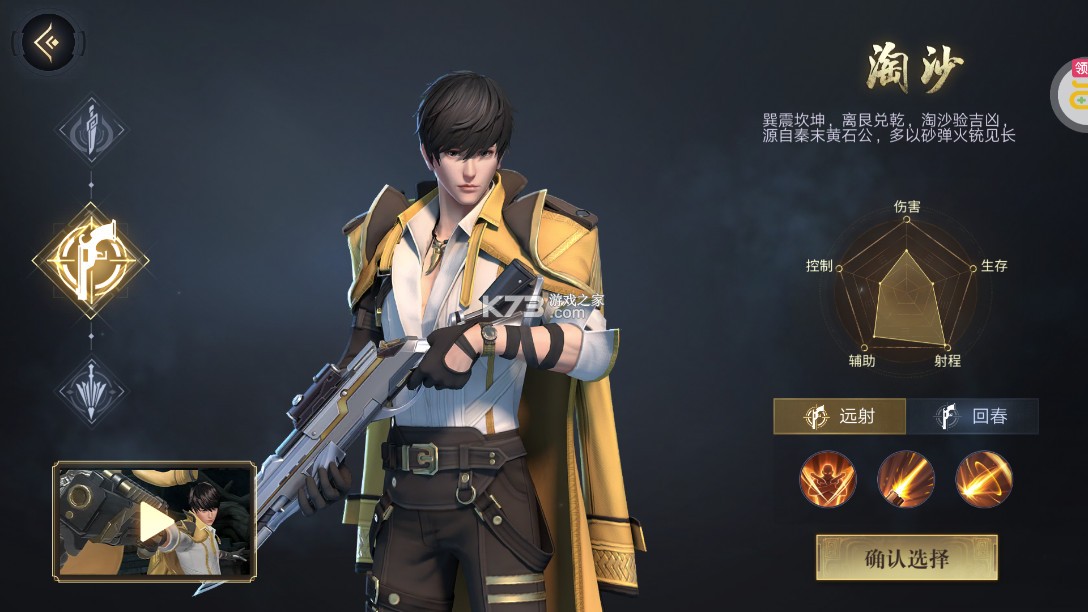Confirm selection with the 确认选择 button
Viewport: 1088px width, 612px height.
(x=907, y=557)
